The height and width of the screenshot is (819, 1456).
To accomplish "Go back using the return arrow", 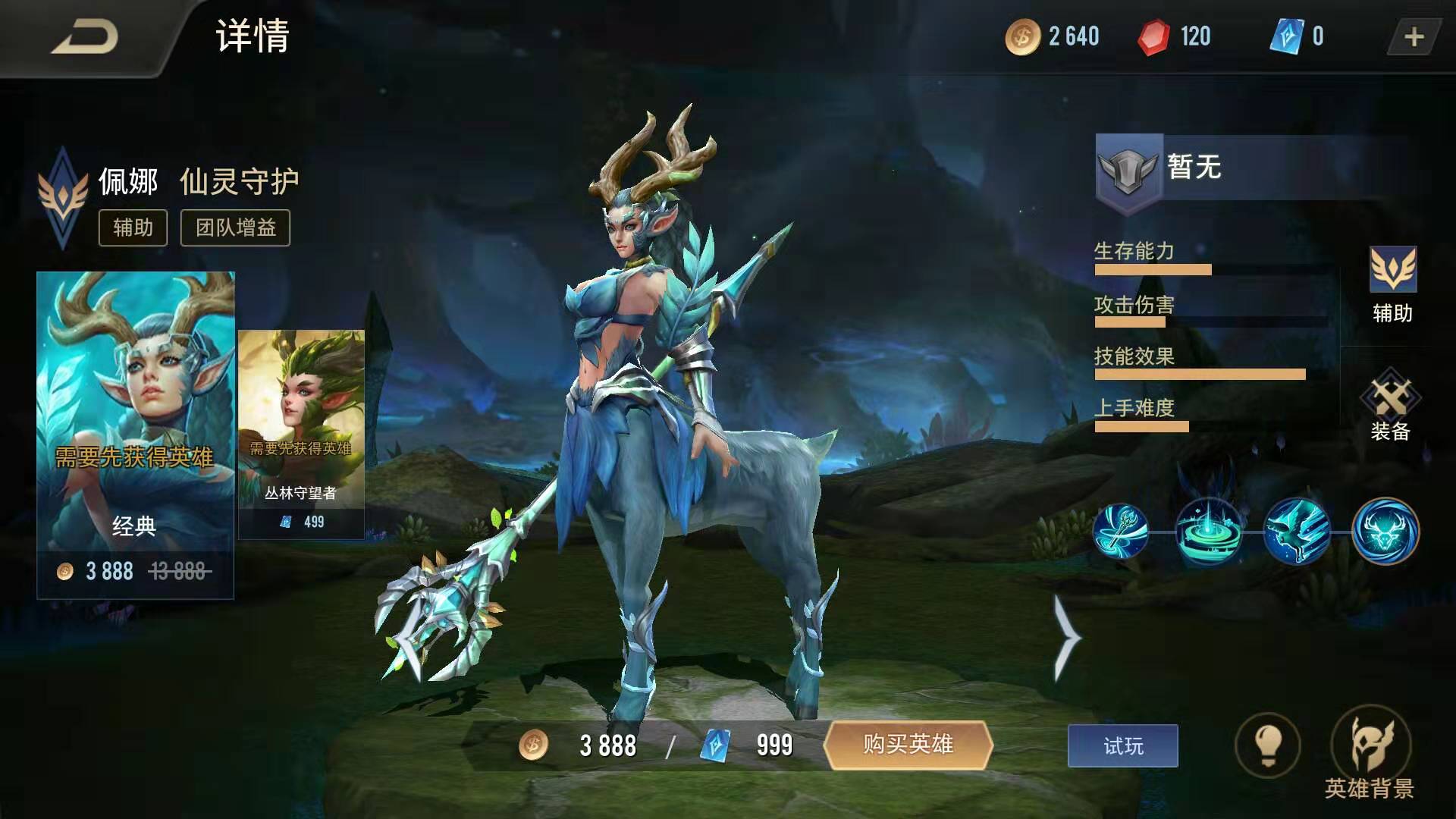I will tap(85, 38).
